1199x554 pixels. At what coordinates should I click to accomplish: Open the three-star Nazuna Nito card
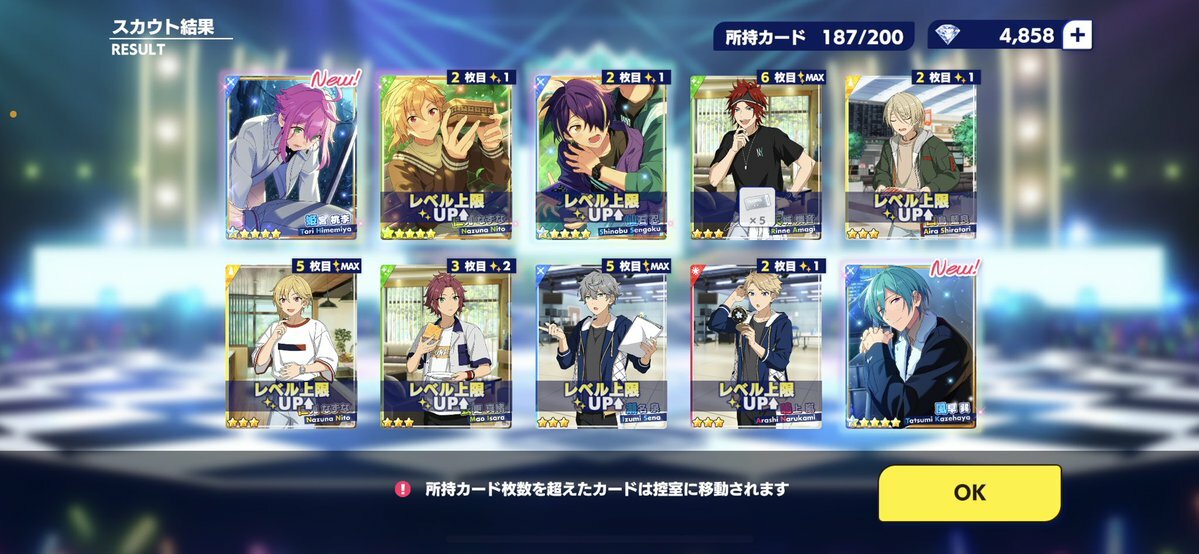coord(291,345)
